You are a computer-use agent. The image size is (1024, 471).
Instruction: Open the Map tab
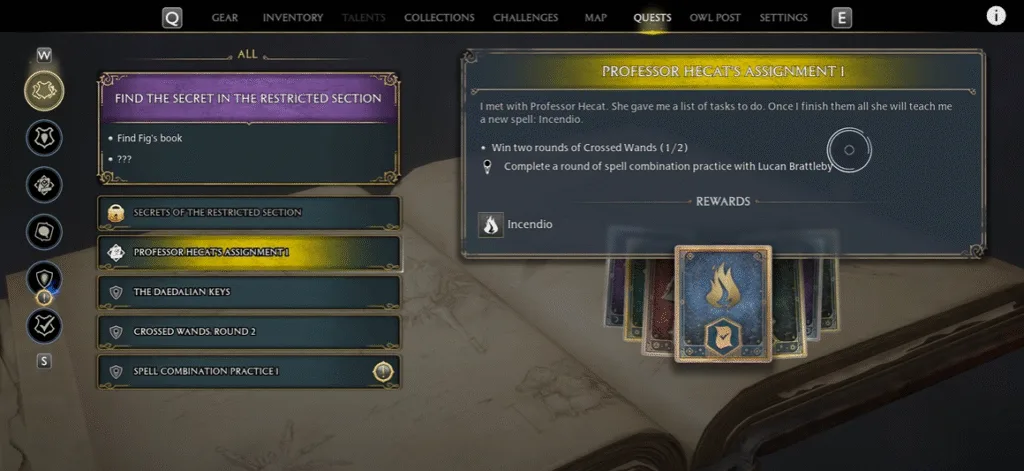point(595,18)
